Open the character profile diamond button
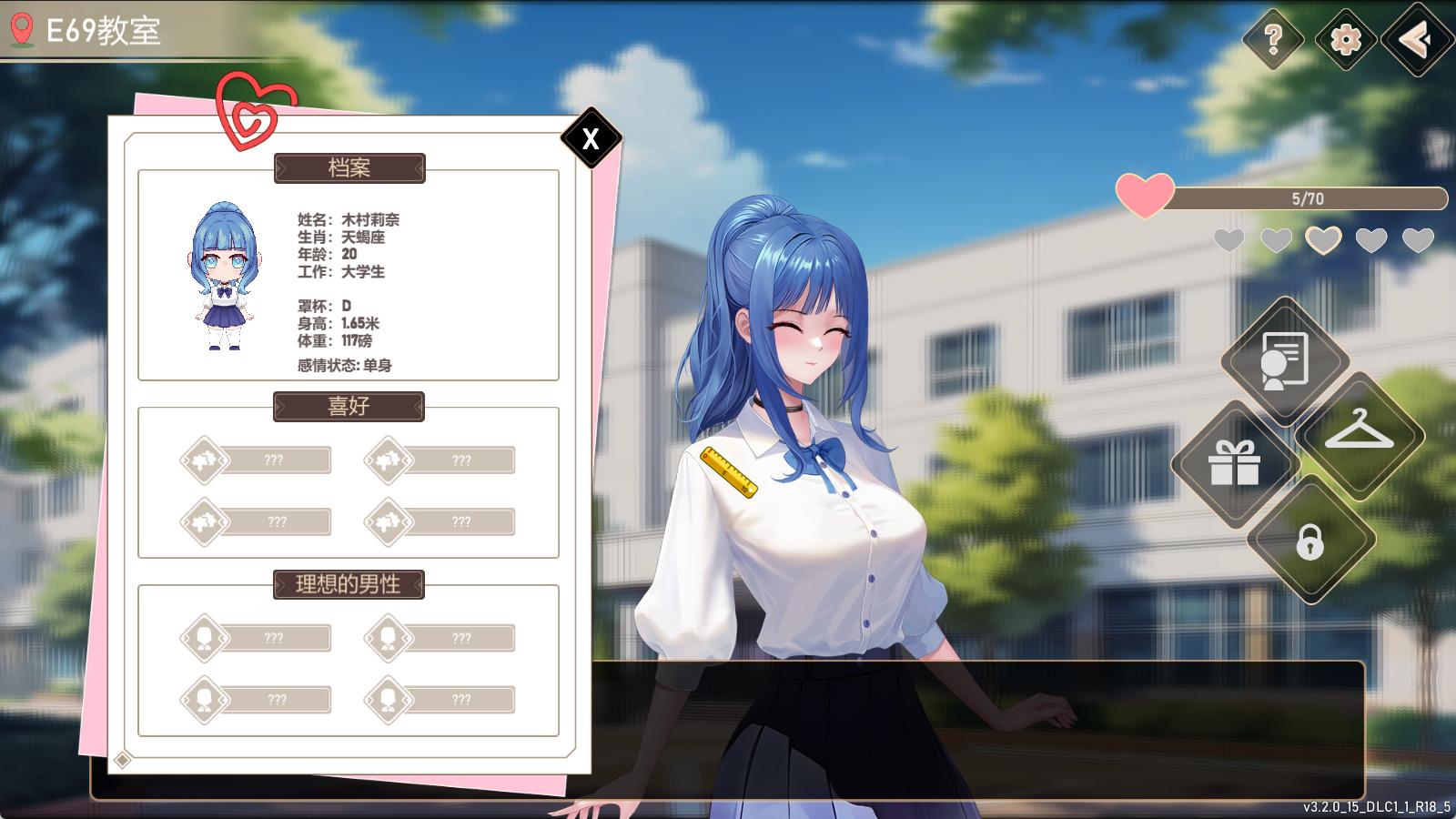Viewport: 1456px width, 819px height. click(1284, 360)
